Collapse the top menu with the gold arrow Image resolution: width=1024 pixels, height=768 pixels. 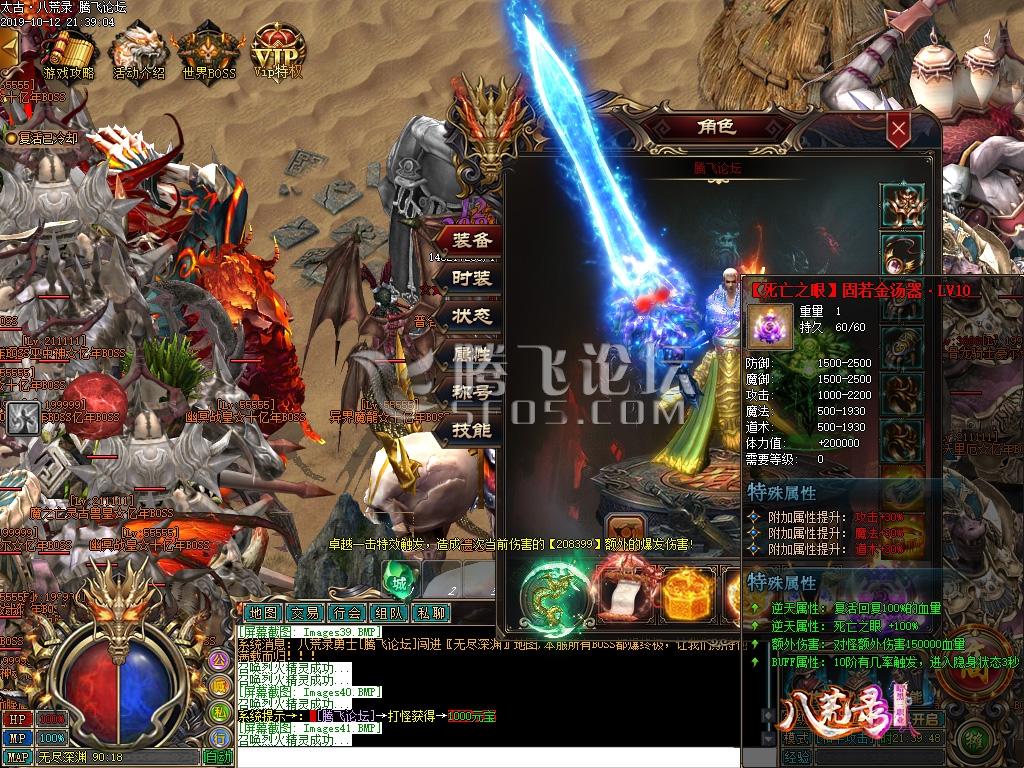coord(8,48)
